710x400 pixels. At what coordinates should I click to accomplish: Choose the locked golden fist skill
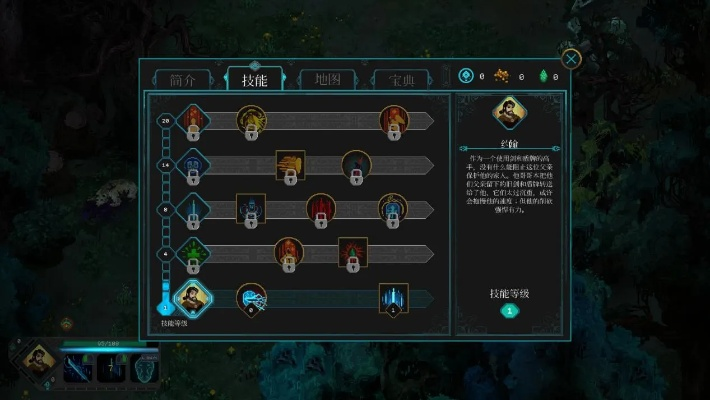coord(290,165)
